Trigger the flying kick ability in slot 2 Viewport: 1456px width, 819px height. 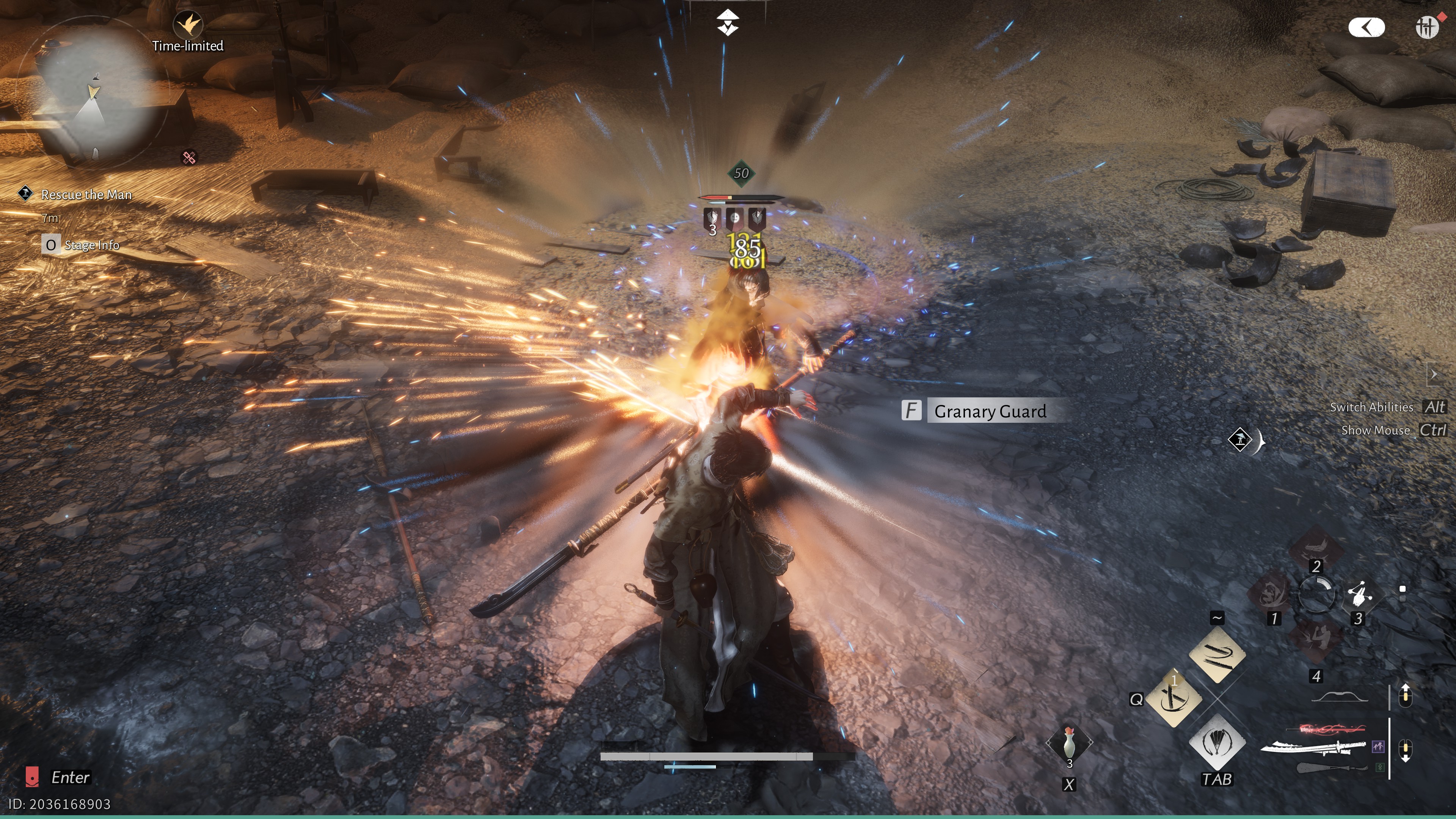(1316, 546)
